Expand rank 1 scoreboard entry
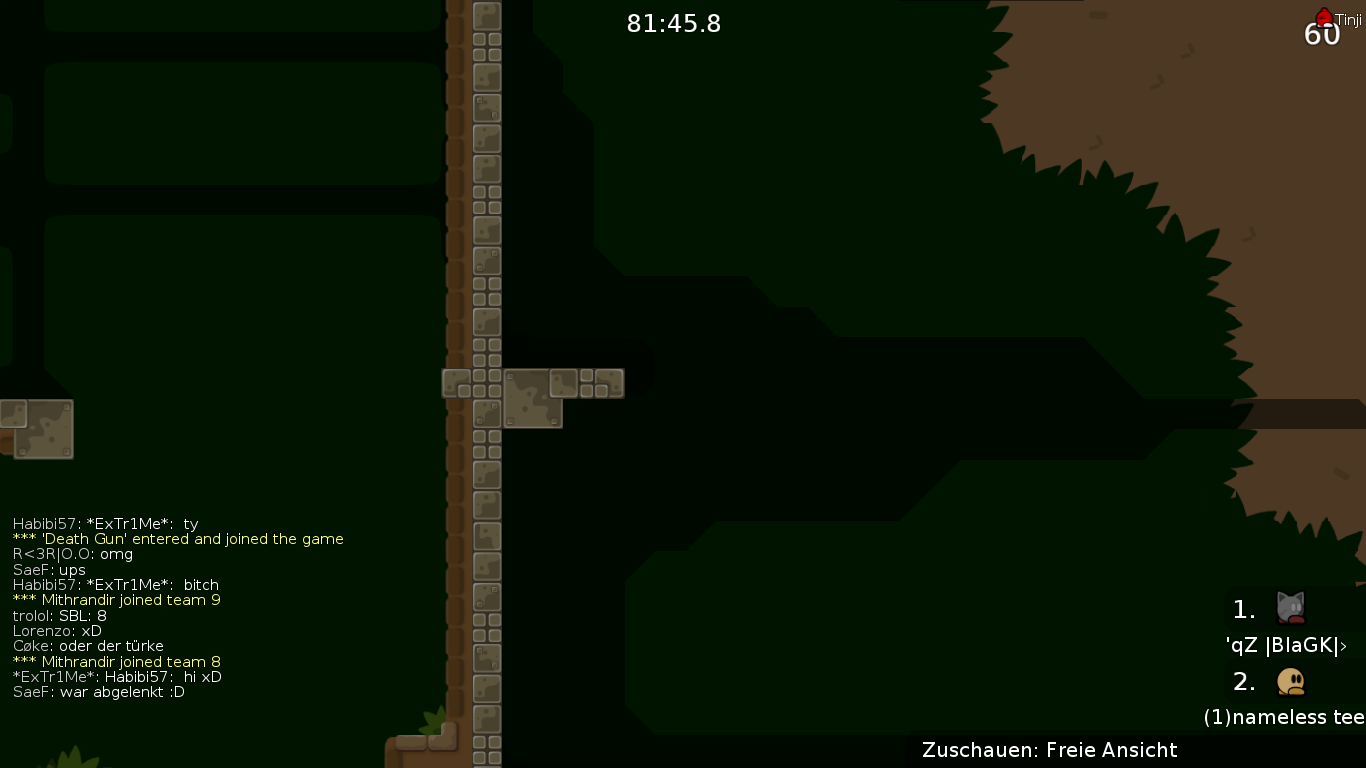Image resolution: width=1366 pixels, height=768 pixels. 1243,609
